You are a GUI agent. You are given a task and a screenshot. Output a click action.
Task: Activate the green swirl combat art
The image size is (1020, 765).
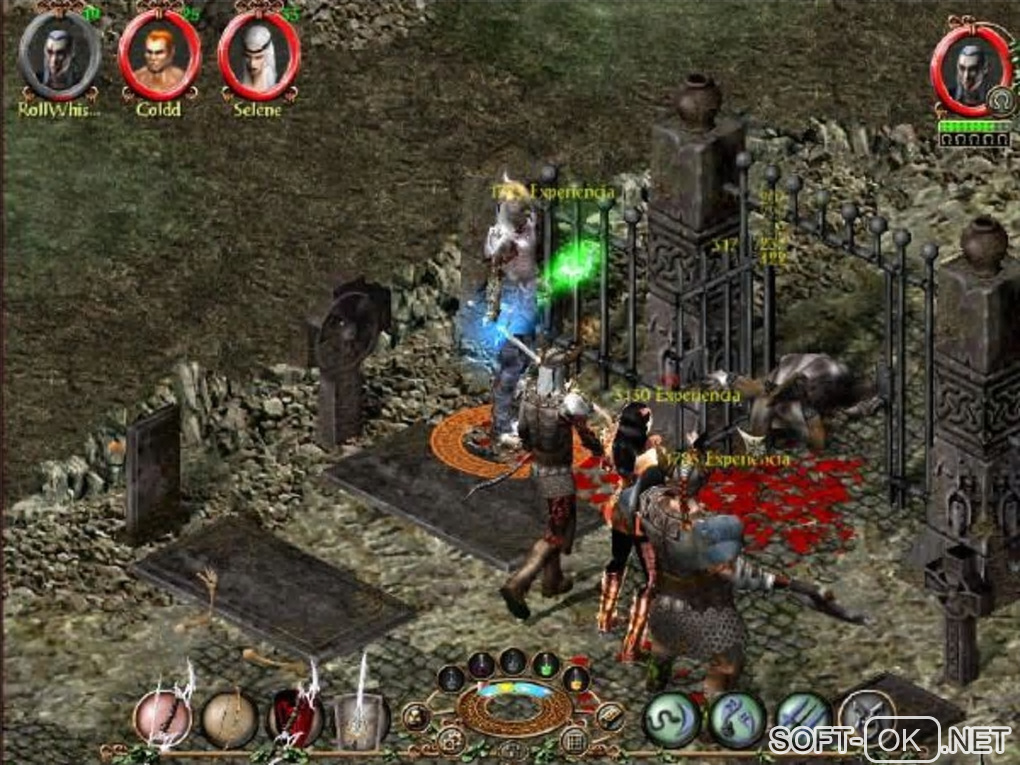(671, 718)
